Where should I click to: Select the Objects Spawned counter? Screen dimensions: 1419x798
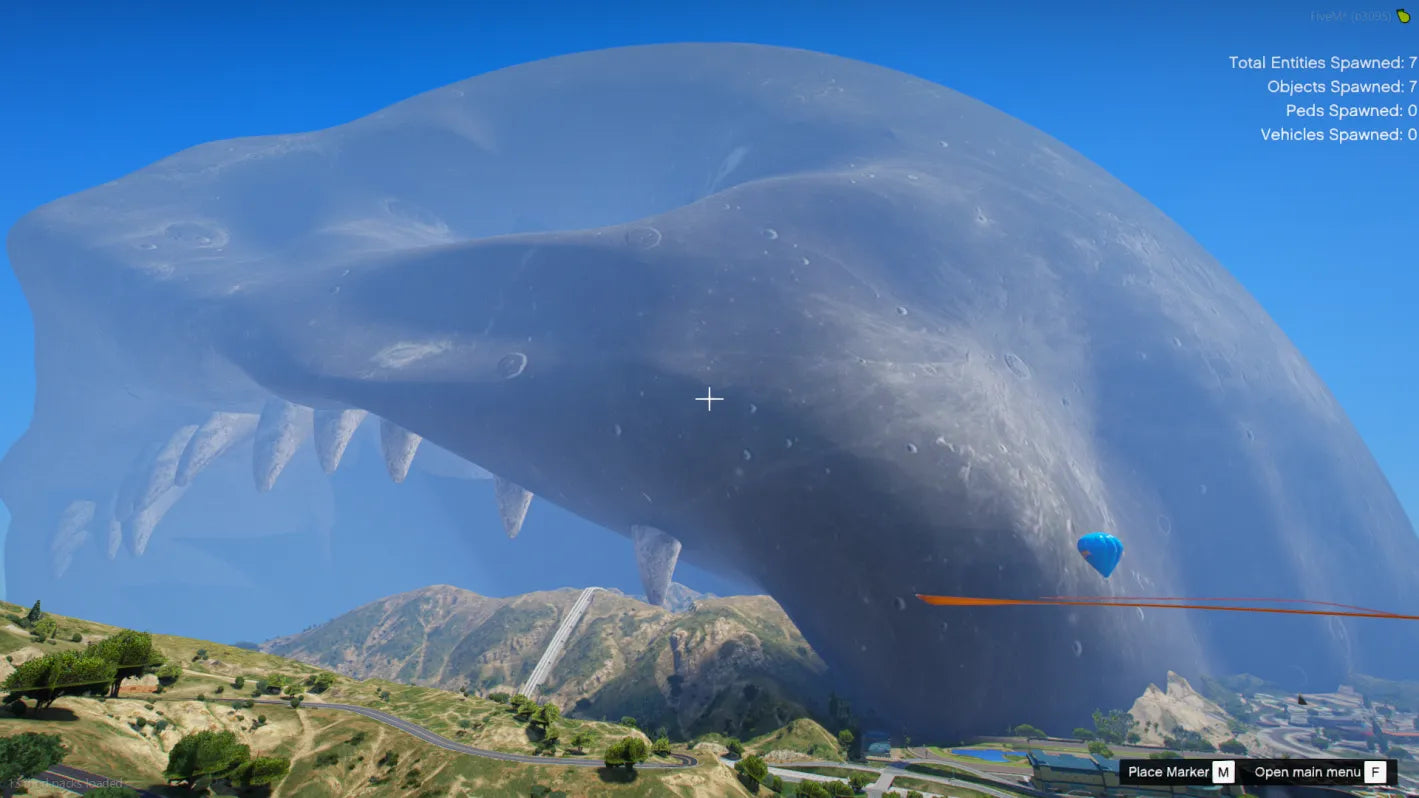click(x=1344, y=86)
